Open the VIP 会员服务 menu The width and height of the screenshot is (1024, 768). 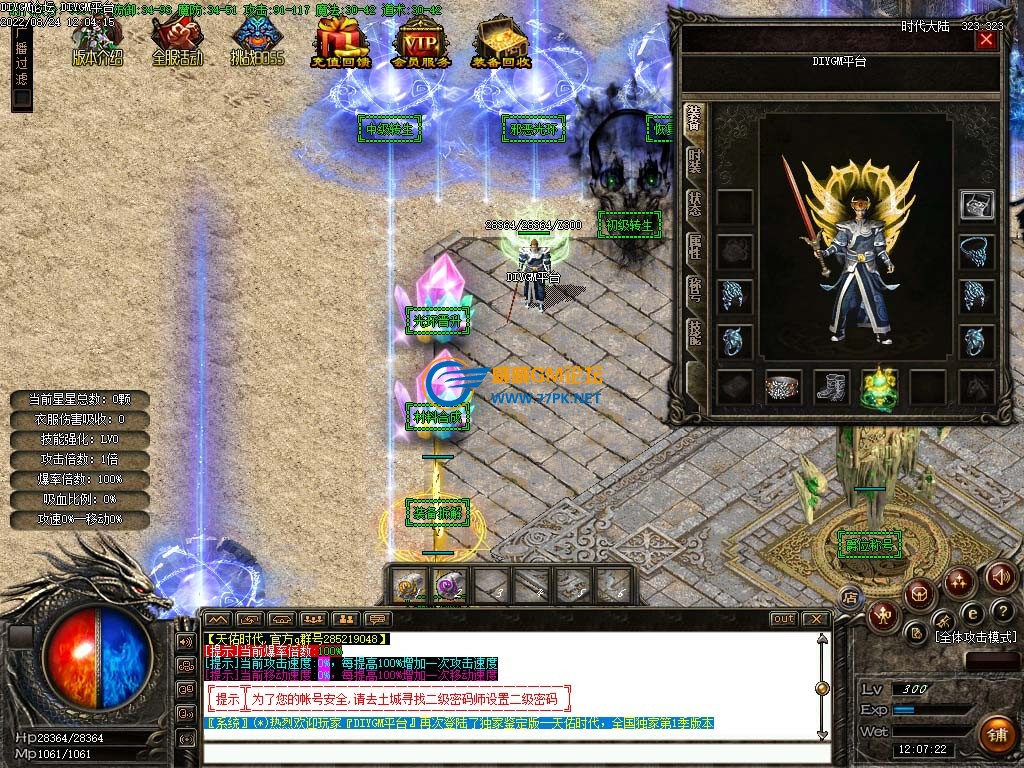[x=421, y=42]
